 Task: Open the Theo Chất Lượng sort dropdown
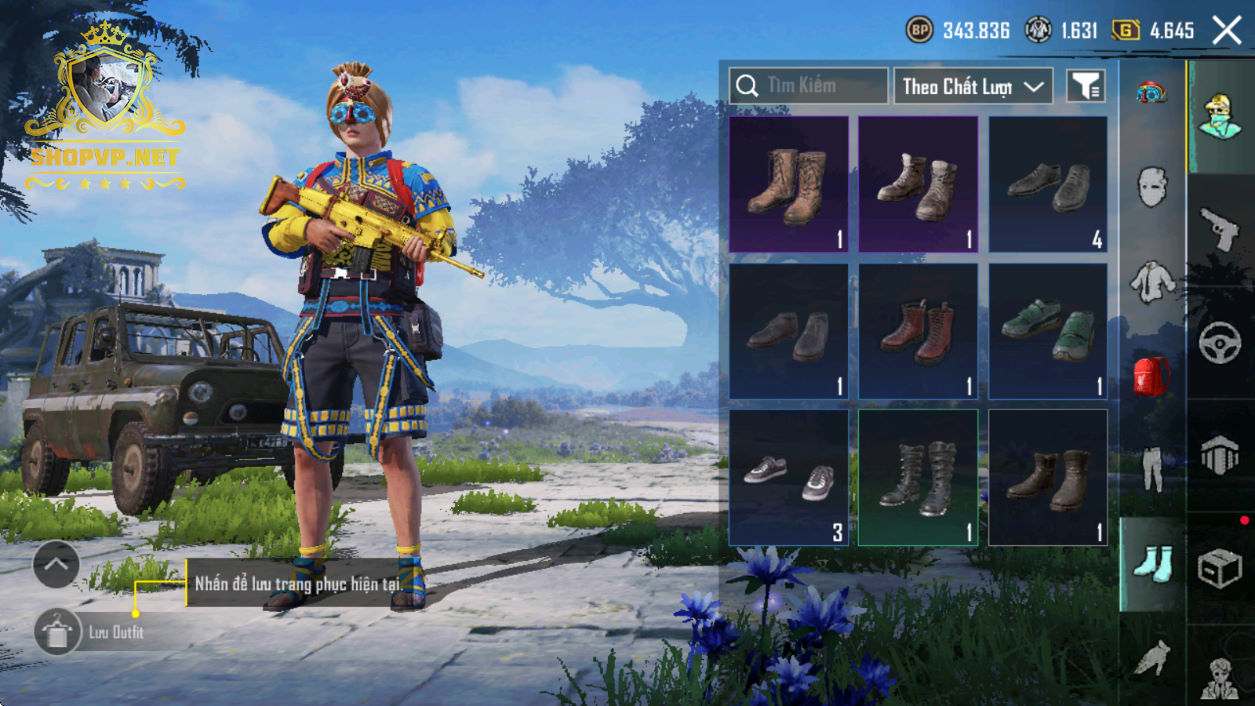[972, 86]
